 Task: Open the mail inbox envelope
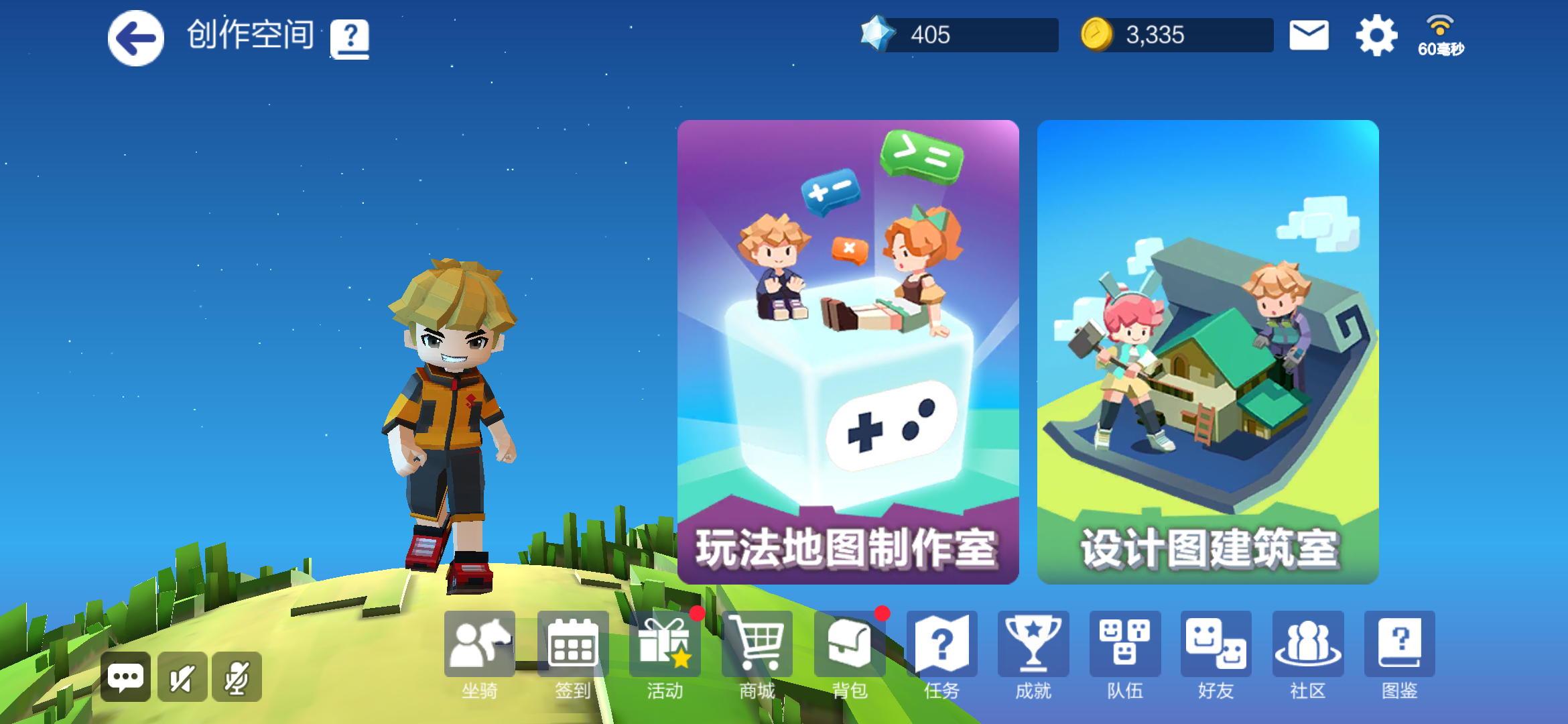(x=1309, y=36)
